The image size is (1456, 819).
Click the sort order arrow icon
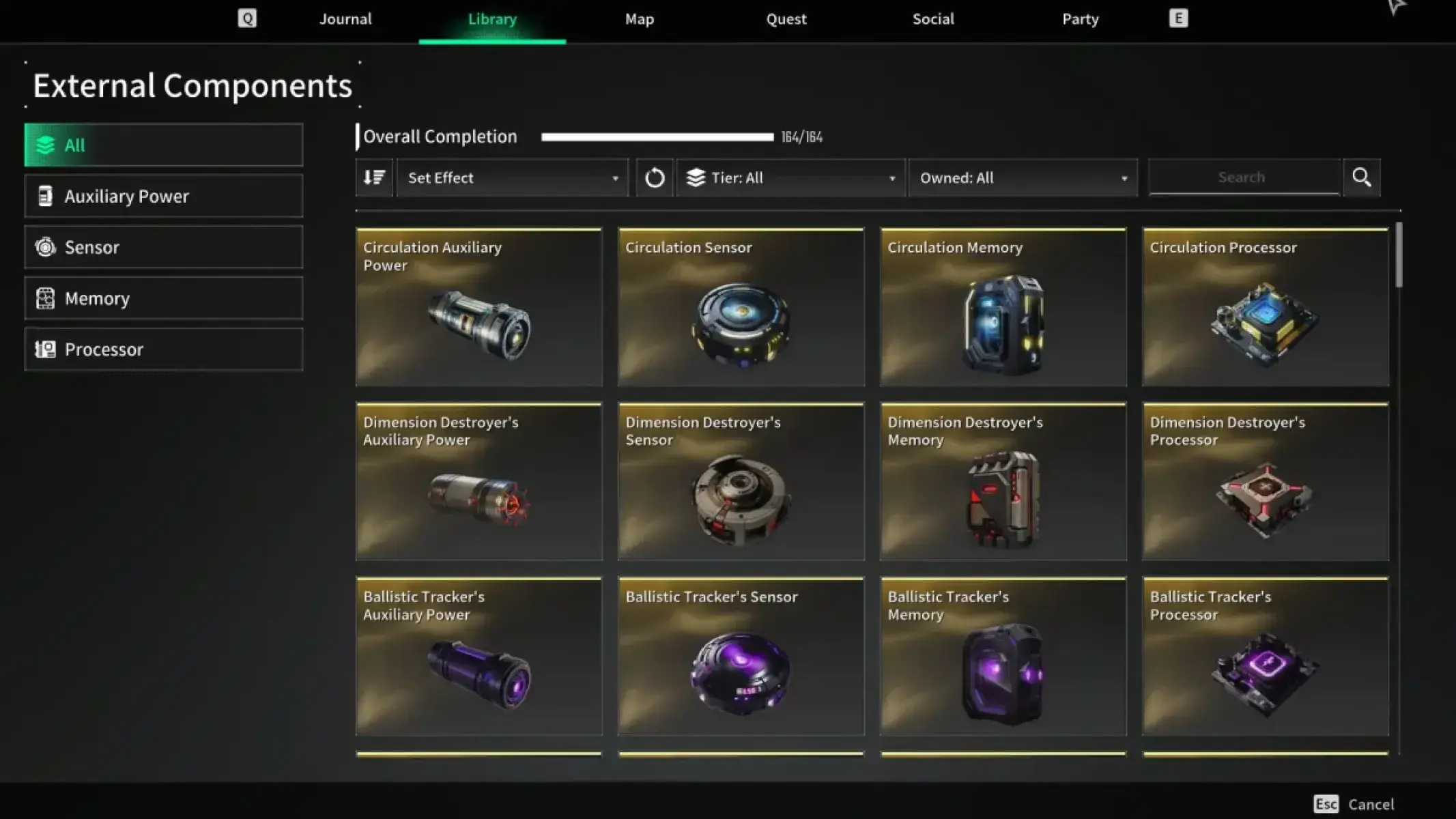pos(374,177)
